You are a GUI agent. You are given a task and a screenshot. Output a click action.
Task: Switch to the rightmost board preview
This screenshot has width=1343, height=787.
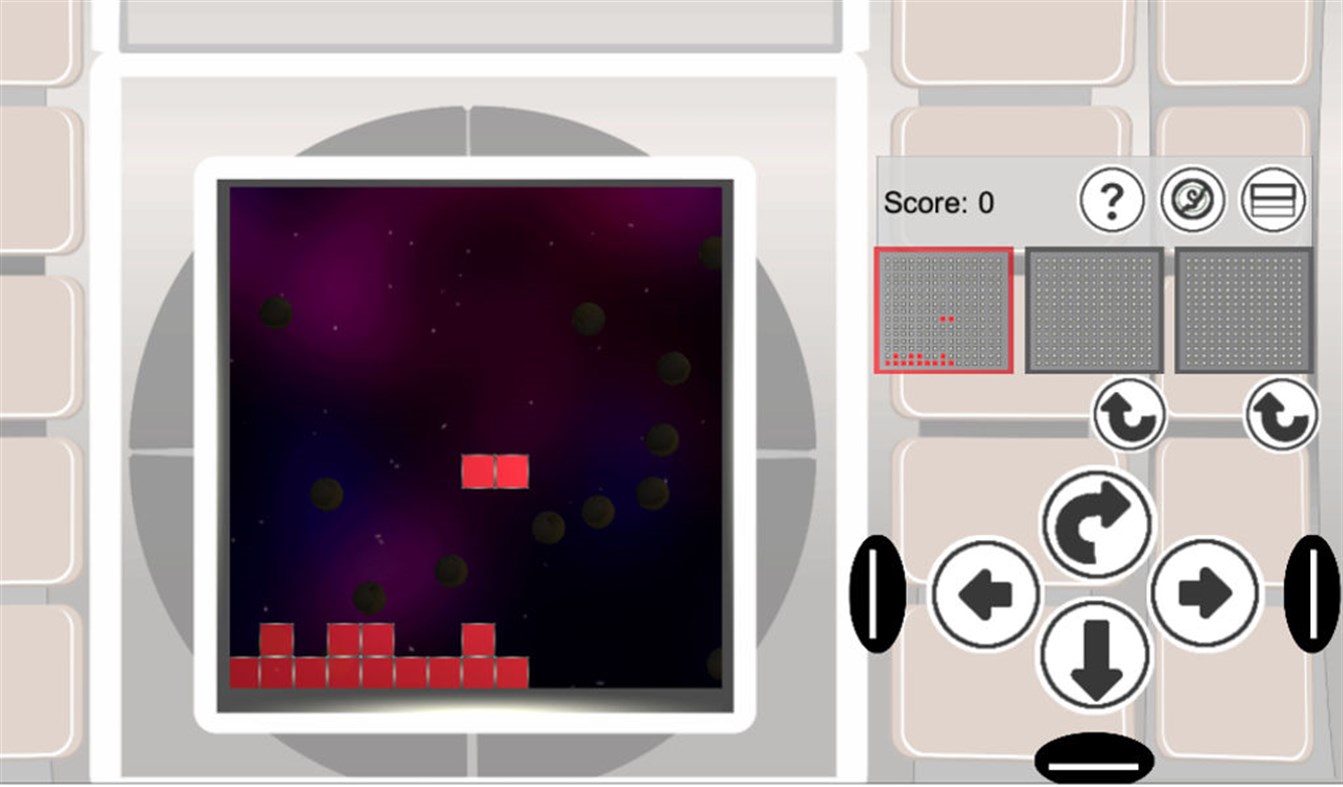click(x=1245, y=310)
